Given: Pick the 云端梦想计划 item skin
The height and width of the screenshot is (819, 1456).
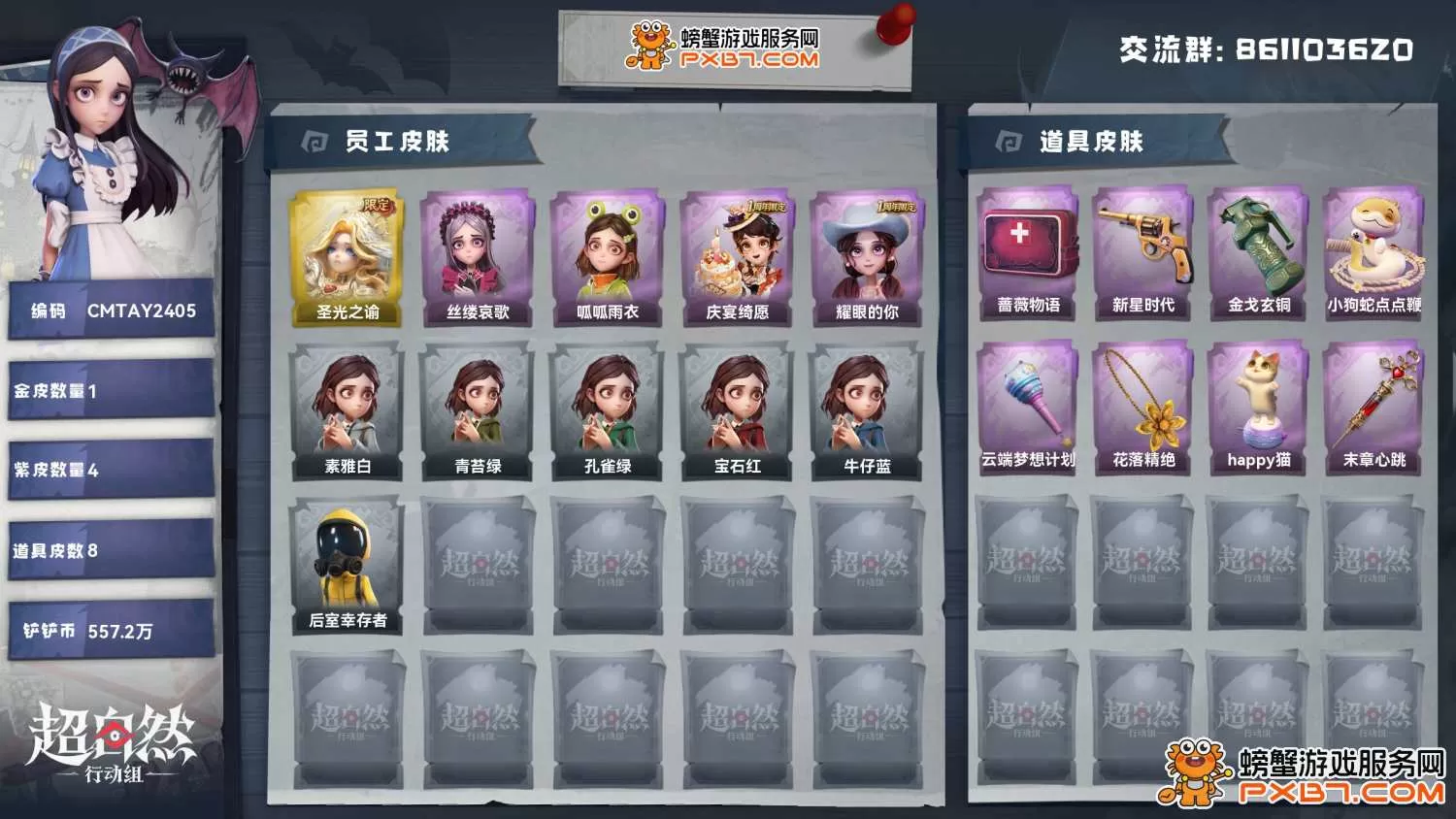Looking at the screenshot, I should pos(1028,408).
